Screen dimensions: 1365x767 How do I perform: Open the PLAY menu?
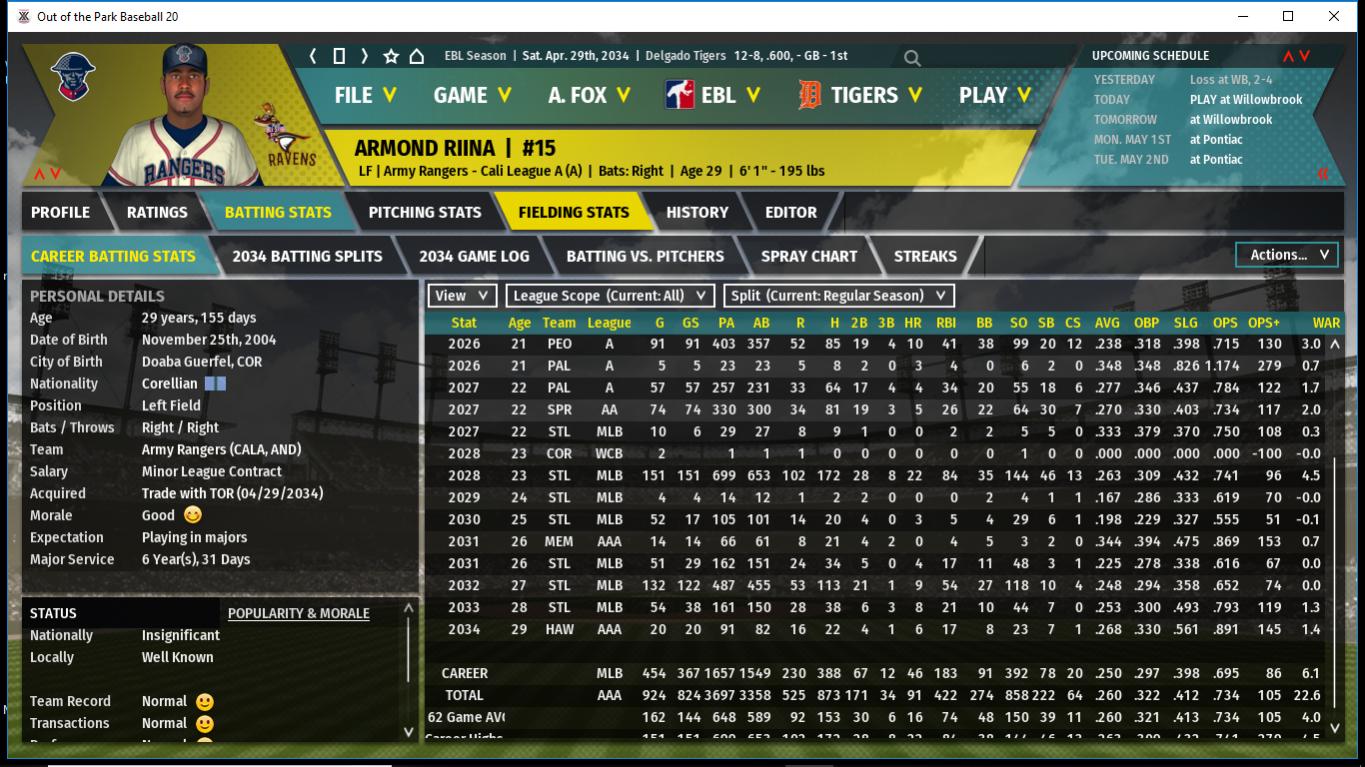coord(996,95)
